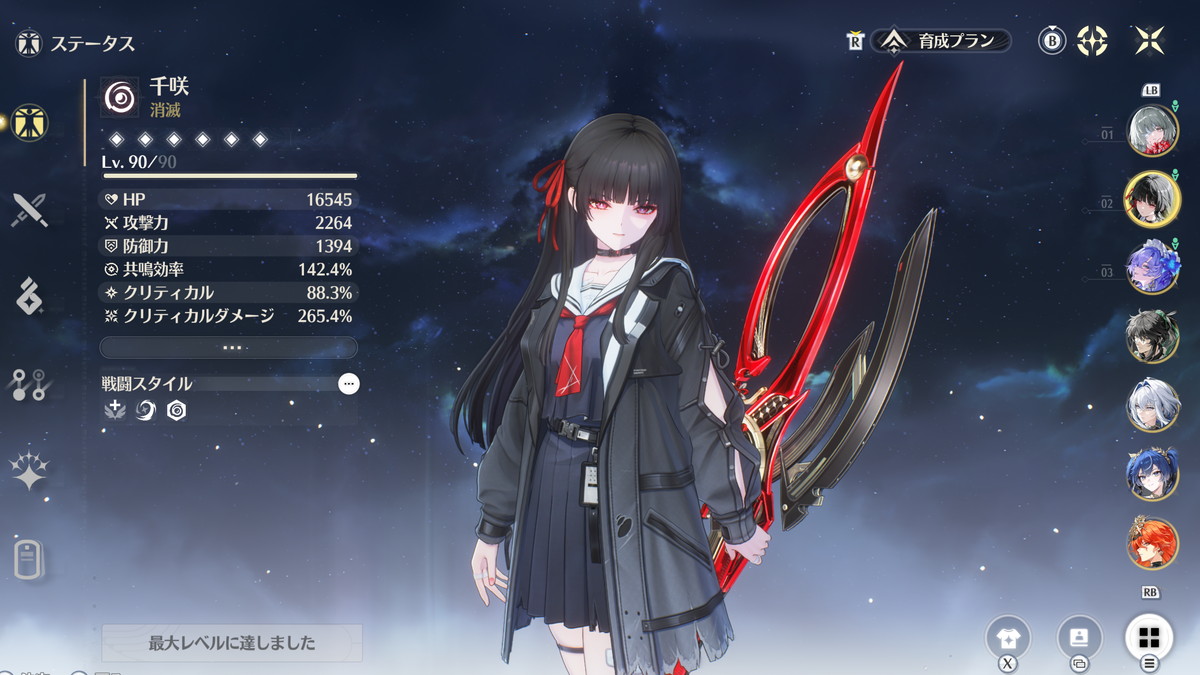Viewport: 1200px width, 675px height.
Task: Choose the orange-haired character portrait
Action: (1152, 543)
